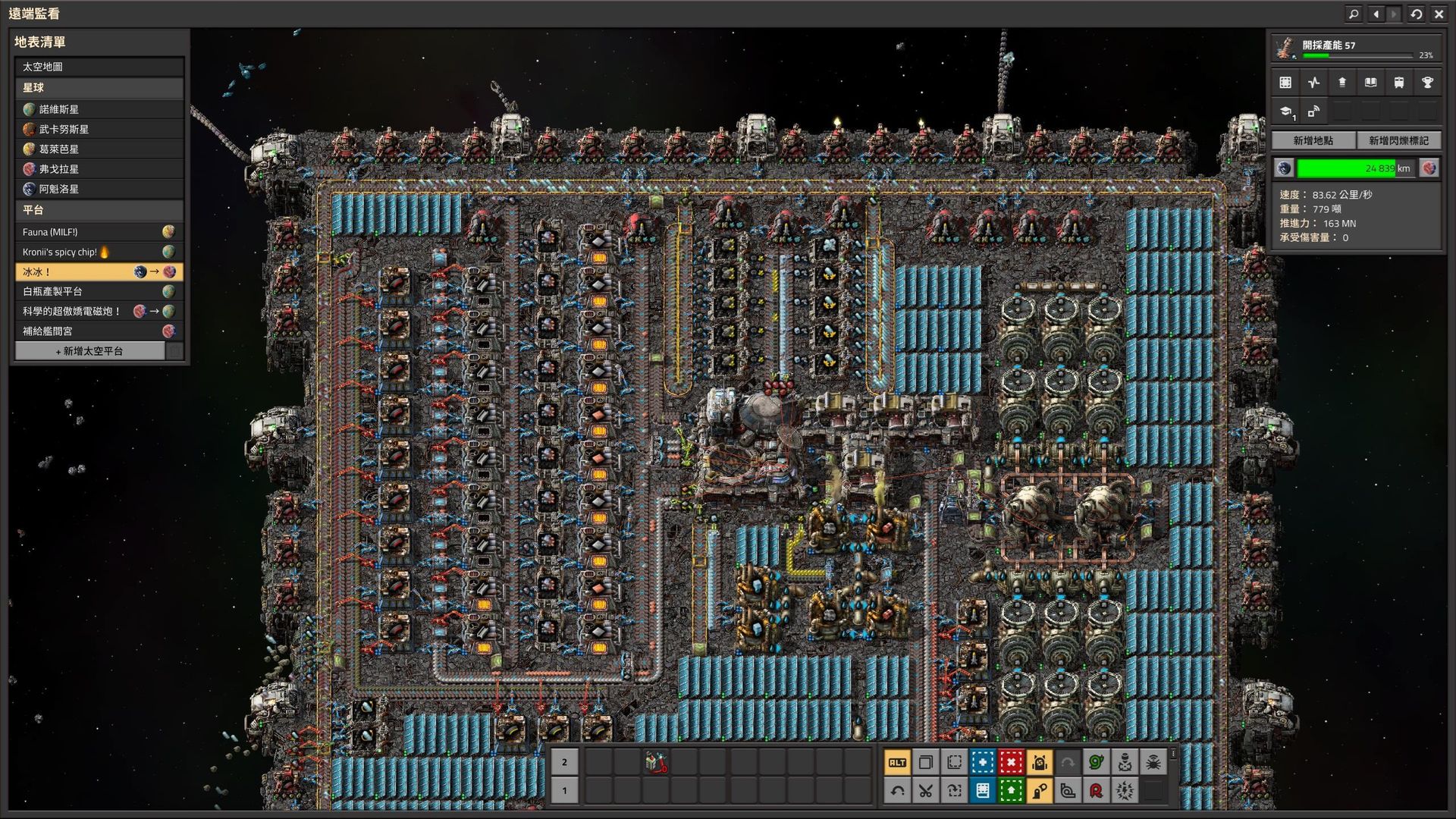The height and width of the screenshot is (819, 1456).
Task: Collapse the 星球 section header
Action: [99, 88]
